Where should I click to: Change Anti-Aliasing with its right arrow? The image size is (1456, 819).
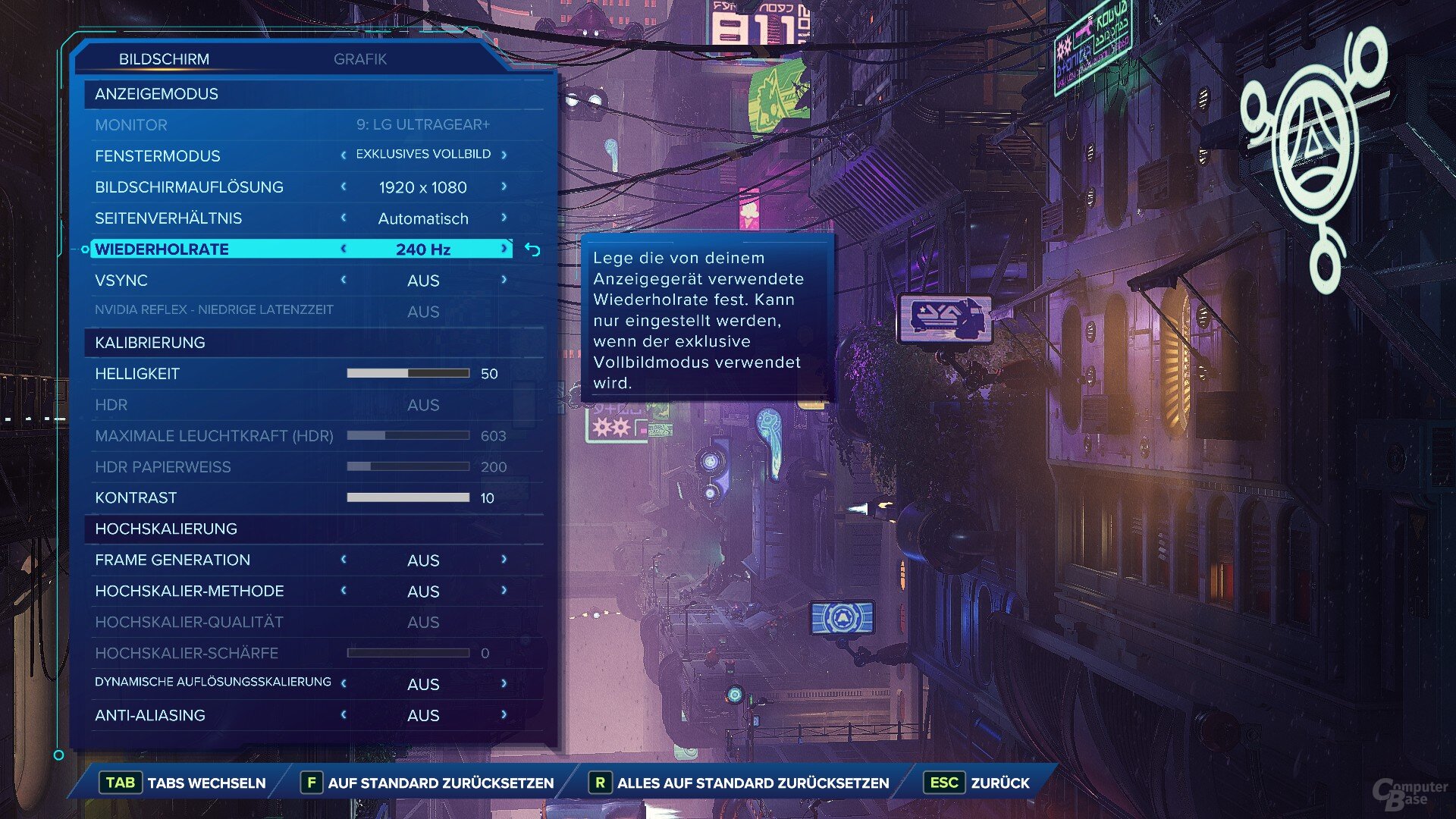[504, 714]
